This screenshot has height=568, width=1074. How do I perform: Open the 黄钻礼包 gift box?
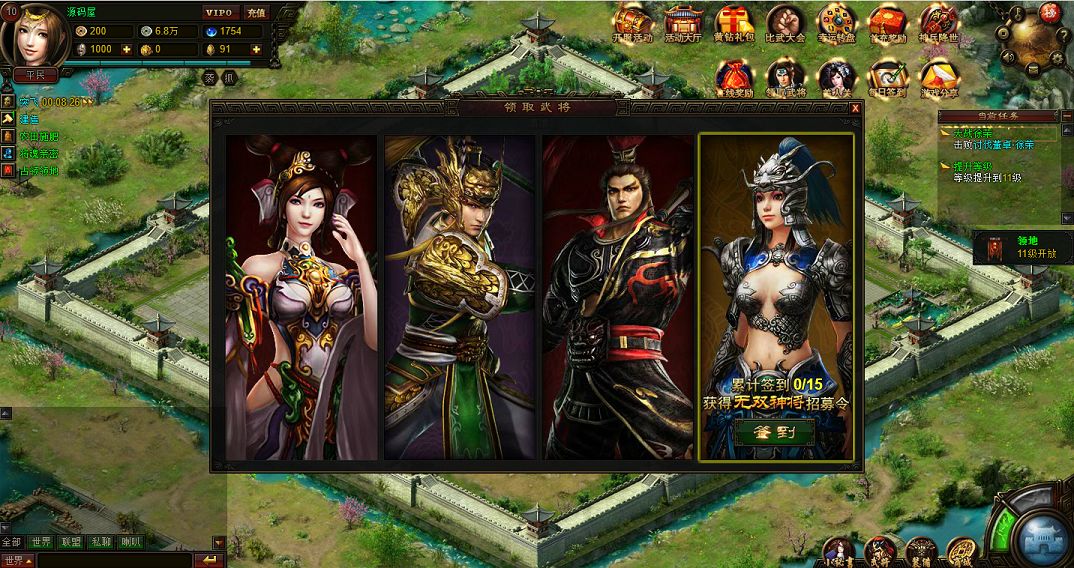[x=734, y=24]
